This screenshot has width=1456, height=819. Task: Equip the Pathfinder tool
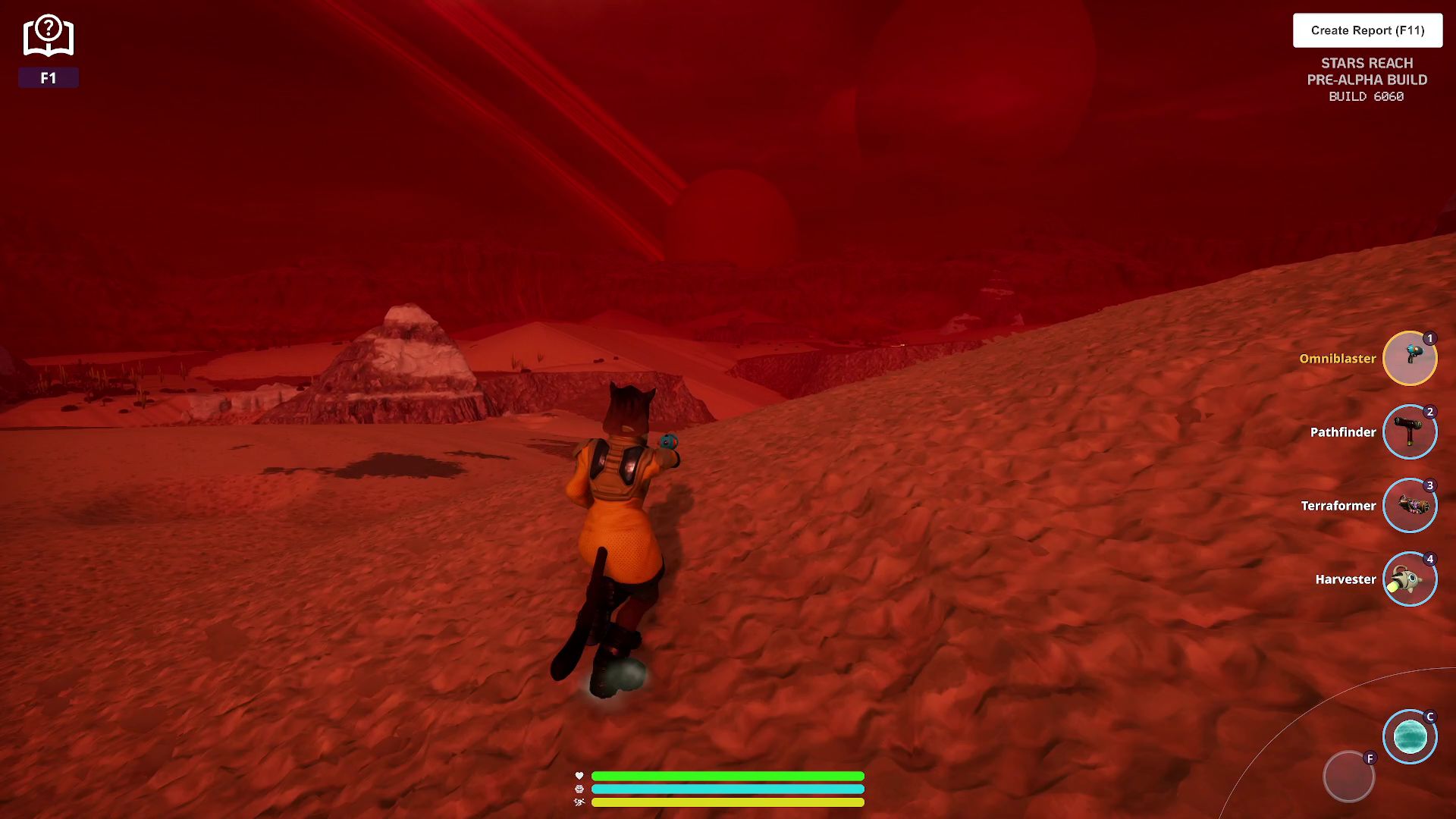click(x=1410, y=432)
